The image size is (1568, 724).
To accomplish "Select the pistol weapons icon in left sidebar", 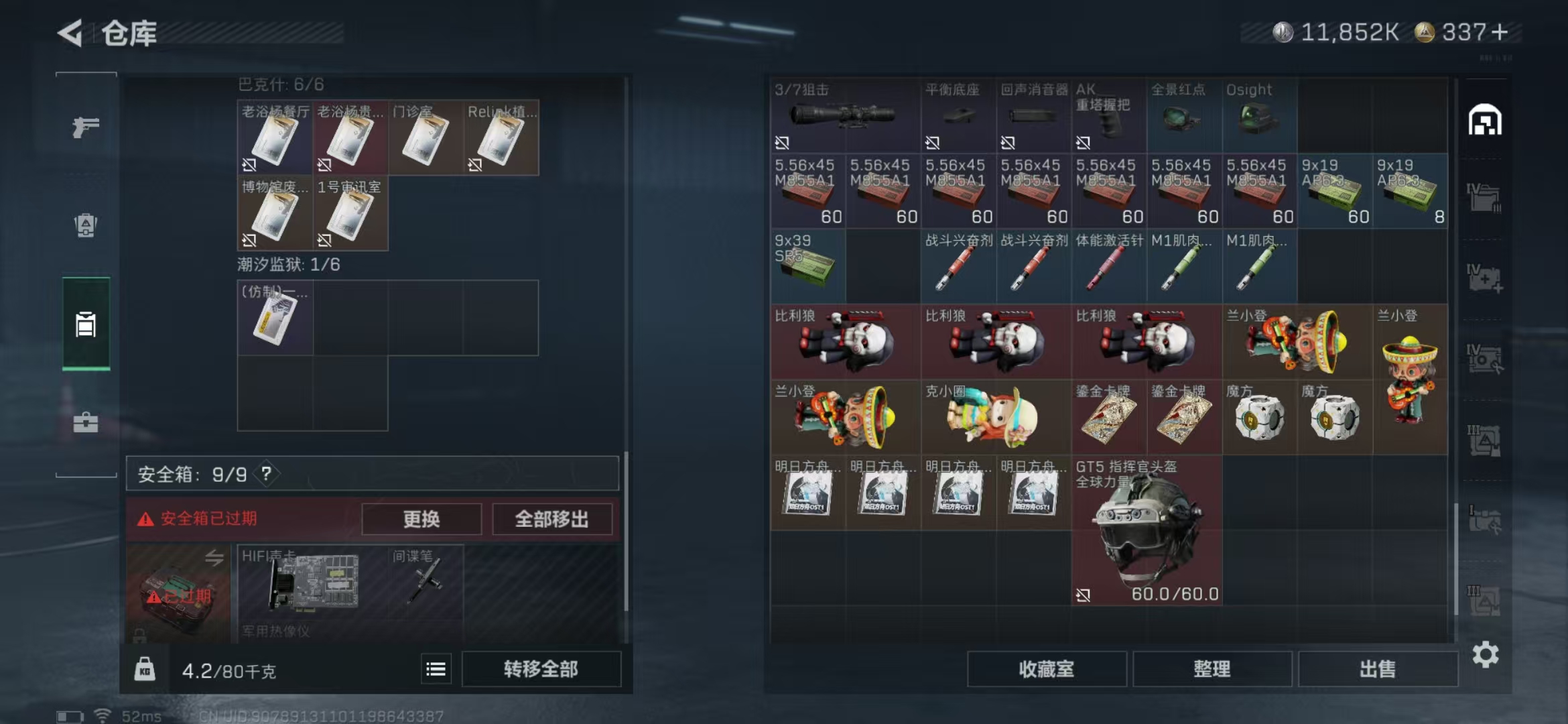I will pyautogui.click(x=85, y=125).
